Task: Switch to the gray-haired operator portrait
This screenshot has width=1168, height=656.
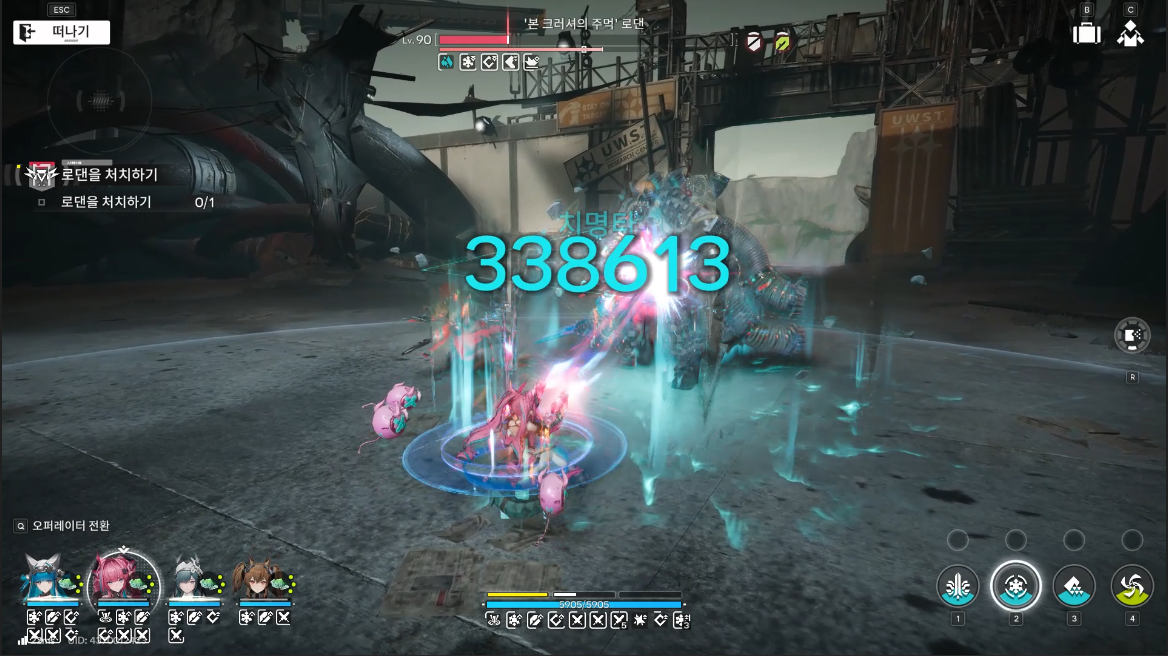Action: click(193, 580)
